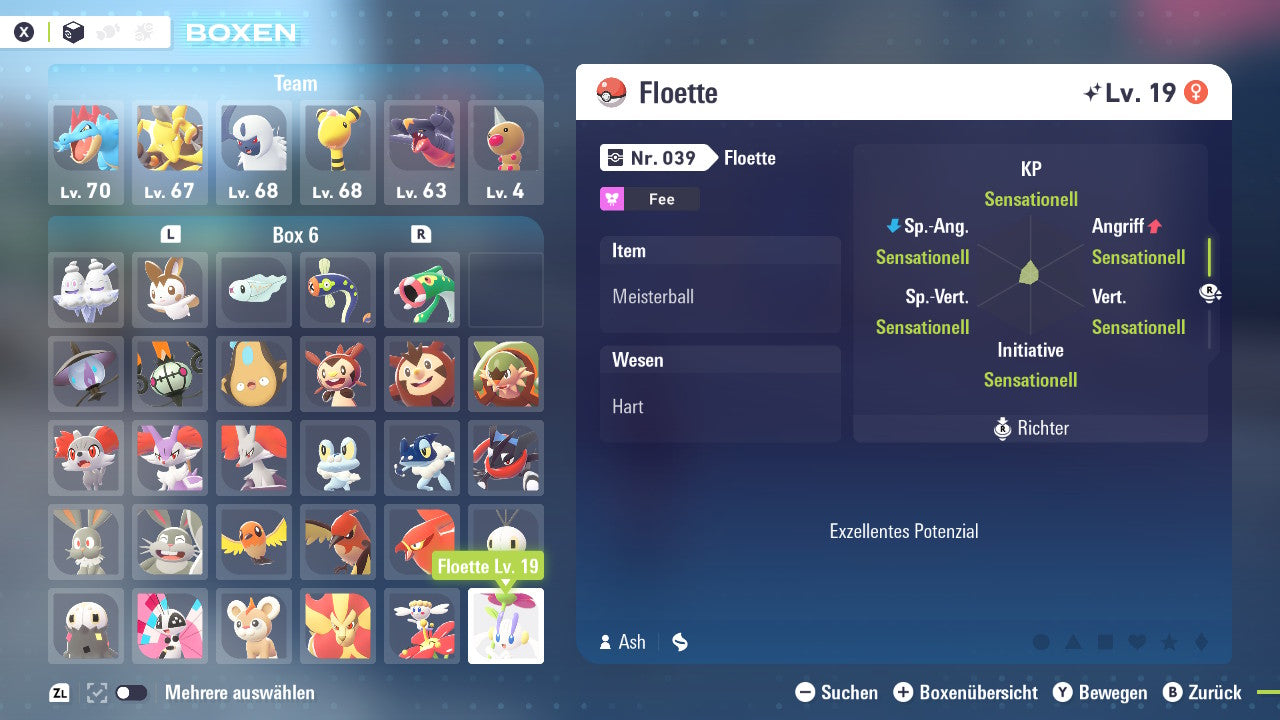Open the Boxenübersicht
Viewport: 1280px width, 720px height.
click(x=964, y=692)
